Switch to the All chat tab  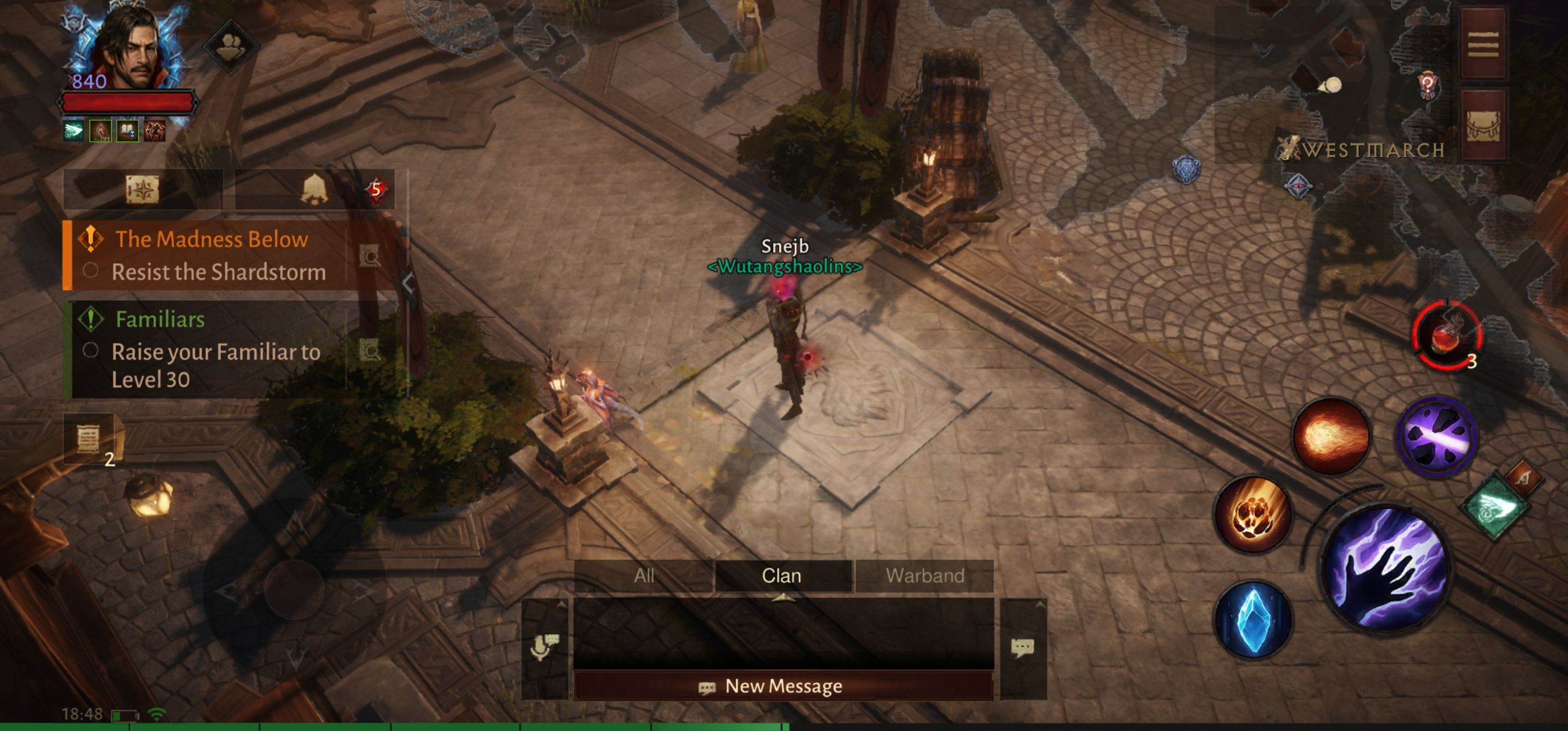tap(644, 576)
